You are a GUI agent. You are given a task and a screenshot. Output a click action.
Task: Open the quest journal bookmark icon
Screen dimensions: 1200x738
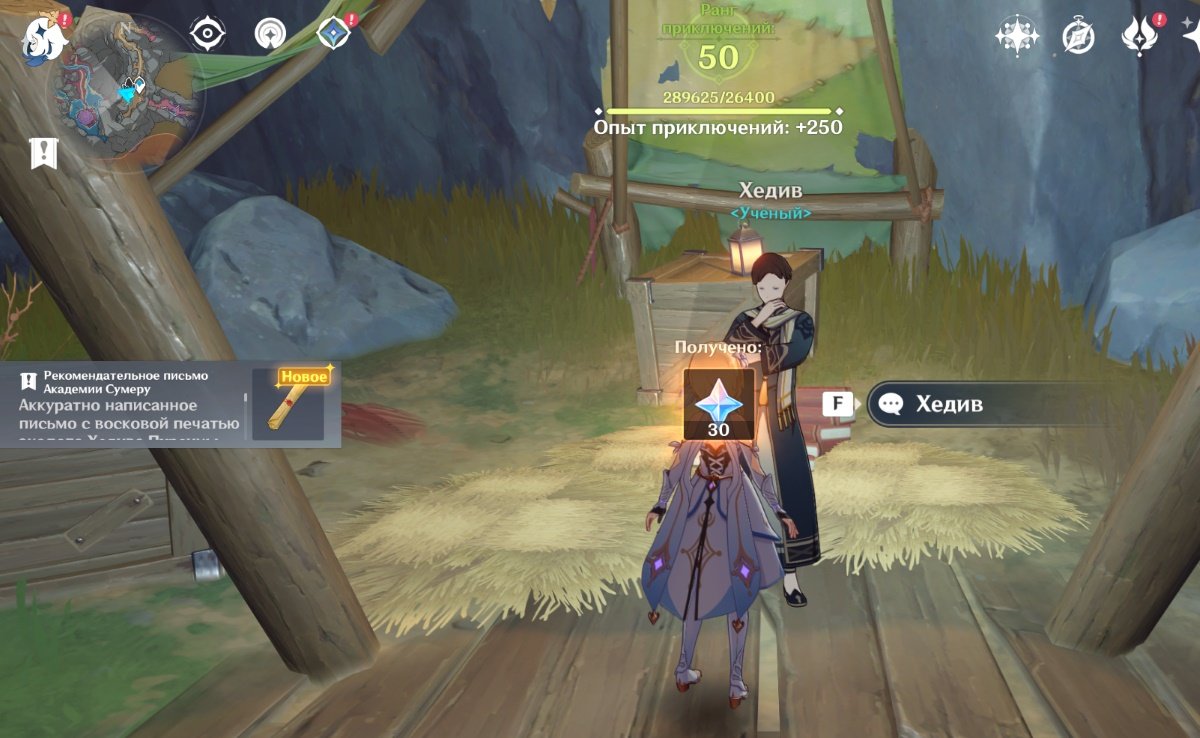[44, 153]
